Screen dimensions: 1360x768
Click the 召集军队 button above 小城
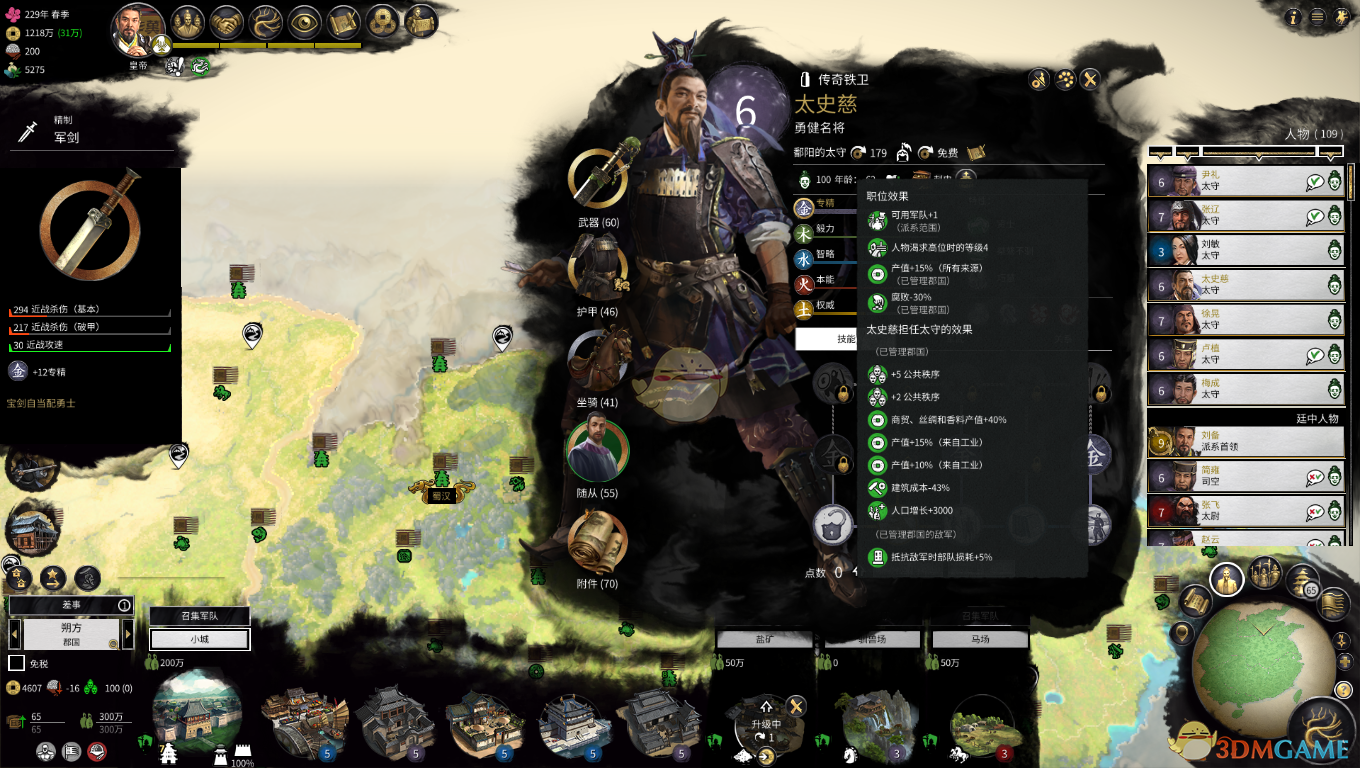click(x=199, y=616)
